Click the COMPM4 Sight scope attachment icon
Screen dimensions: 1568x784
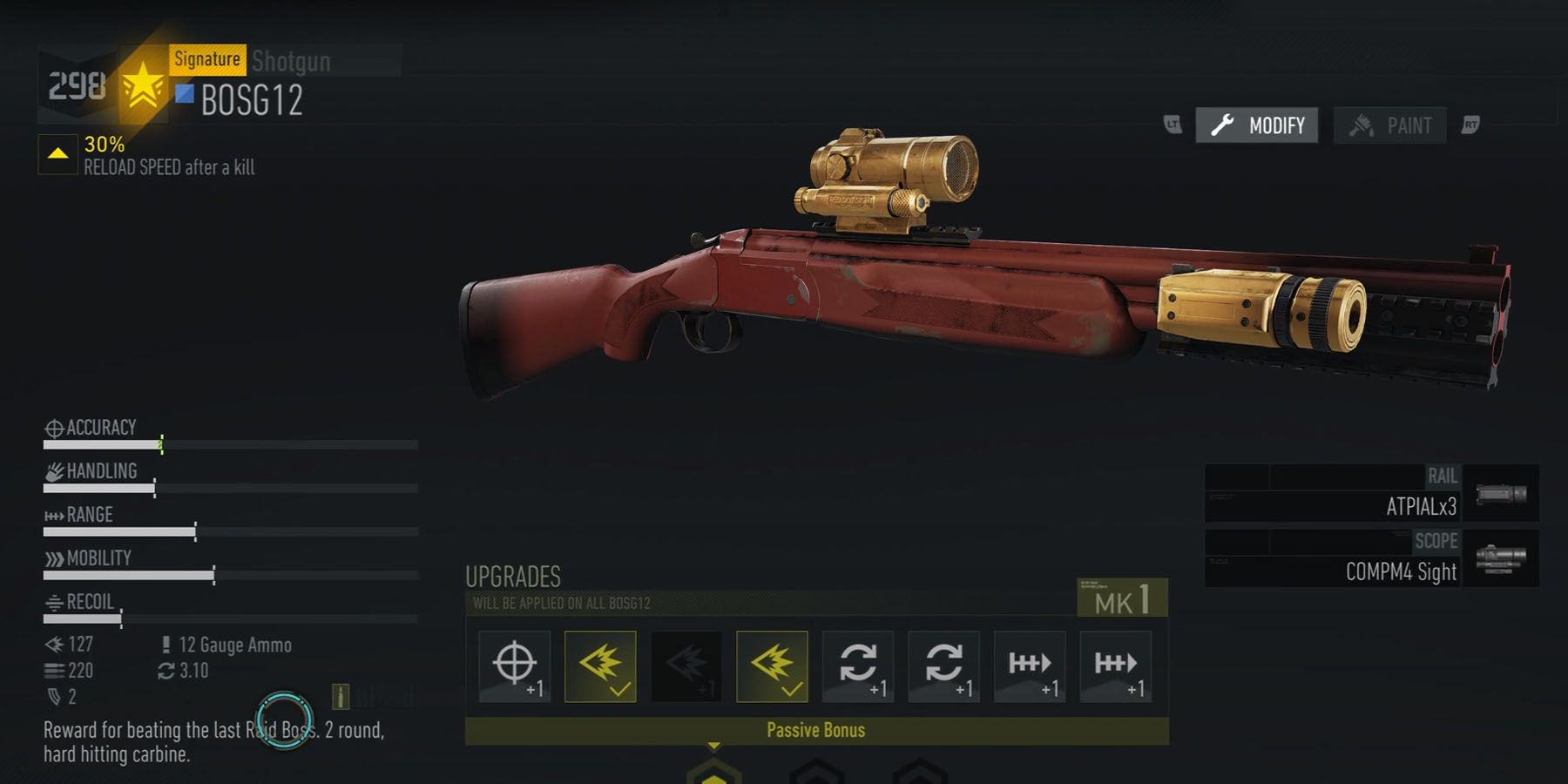(1499, 562)
